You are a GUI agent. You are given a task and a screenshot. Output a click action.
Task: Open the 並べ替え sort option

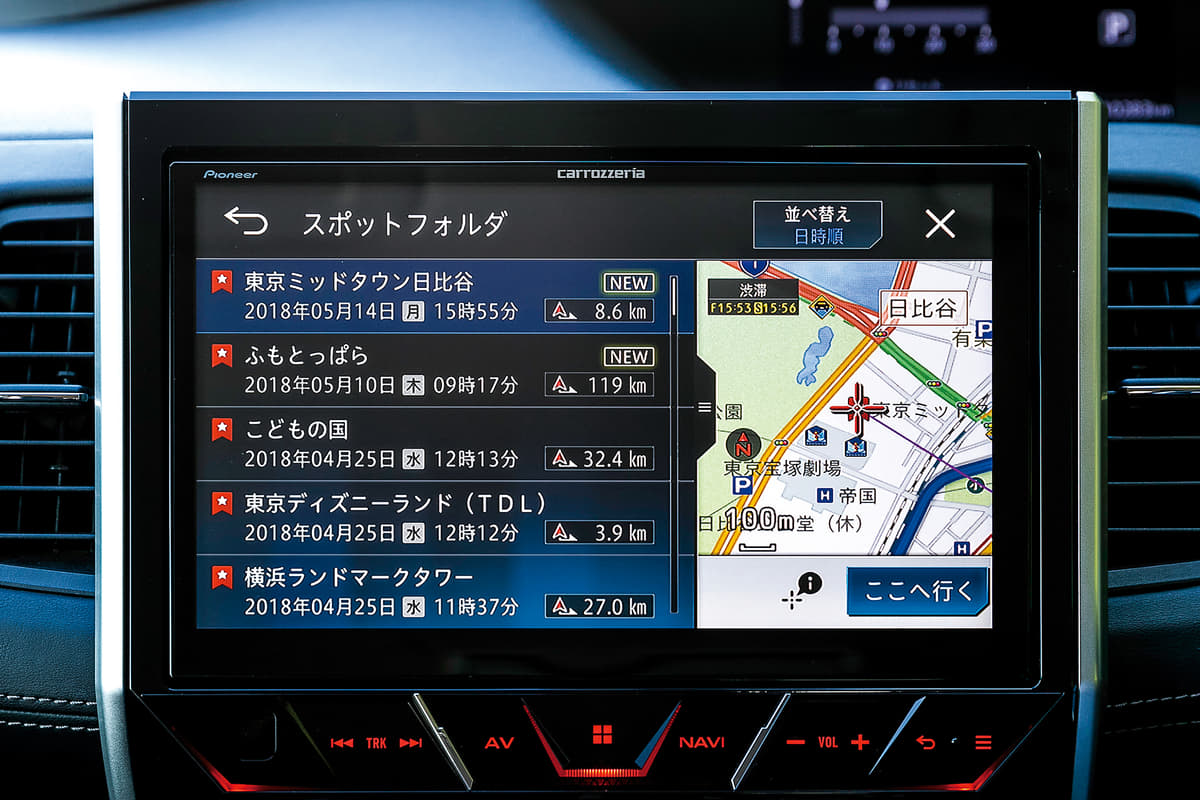click(x=817, y=225)
